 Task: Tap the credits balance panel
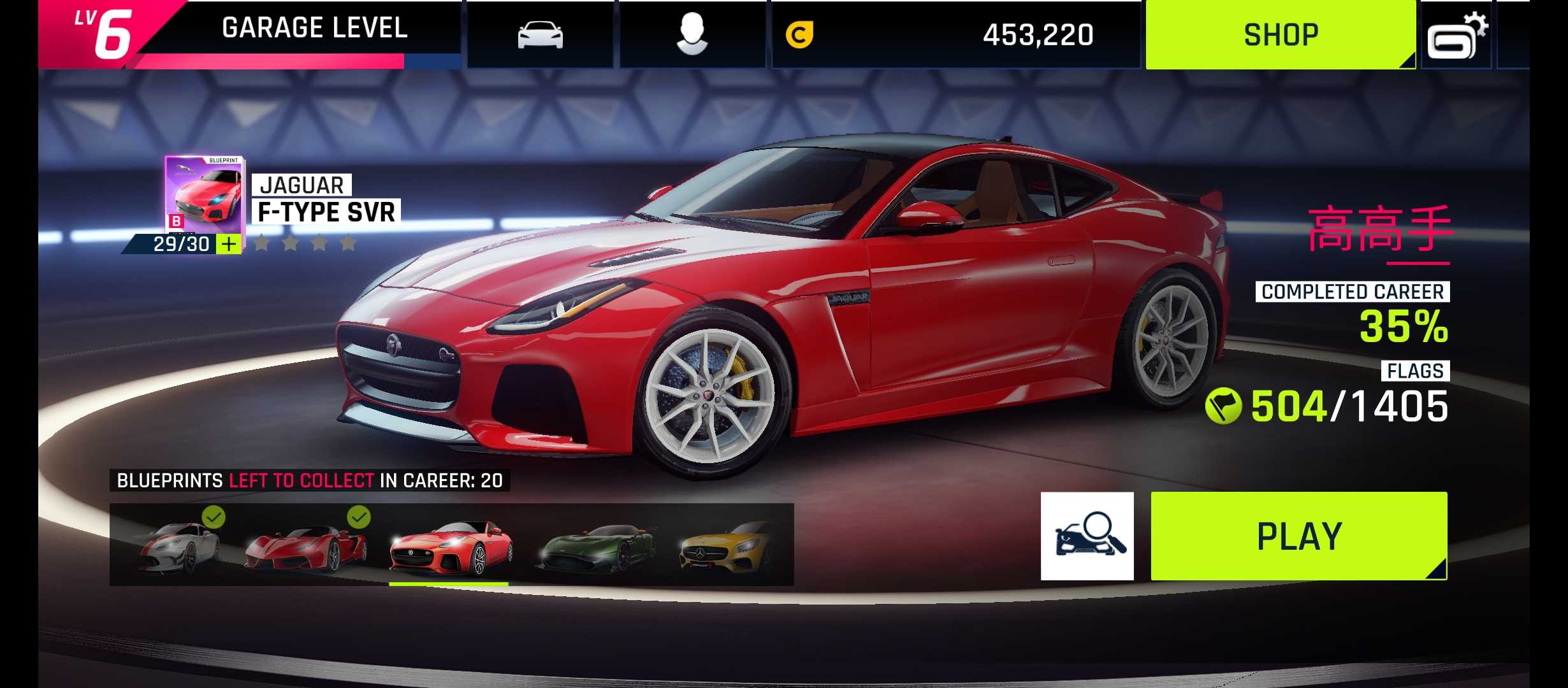click(x=955, y=34)
